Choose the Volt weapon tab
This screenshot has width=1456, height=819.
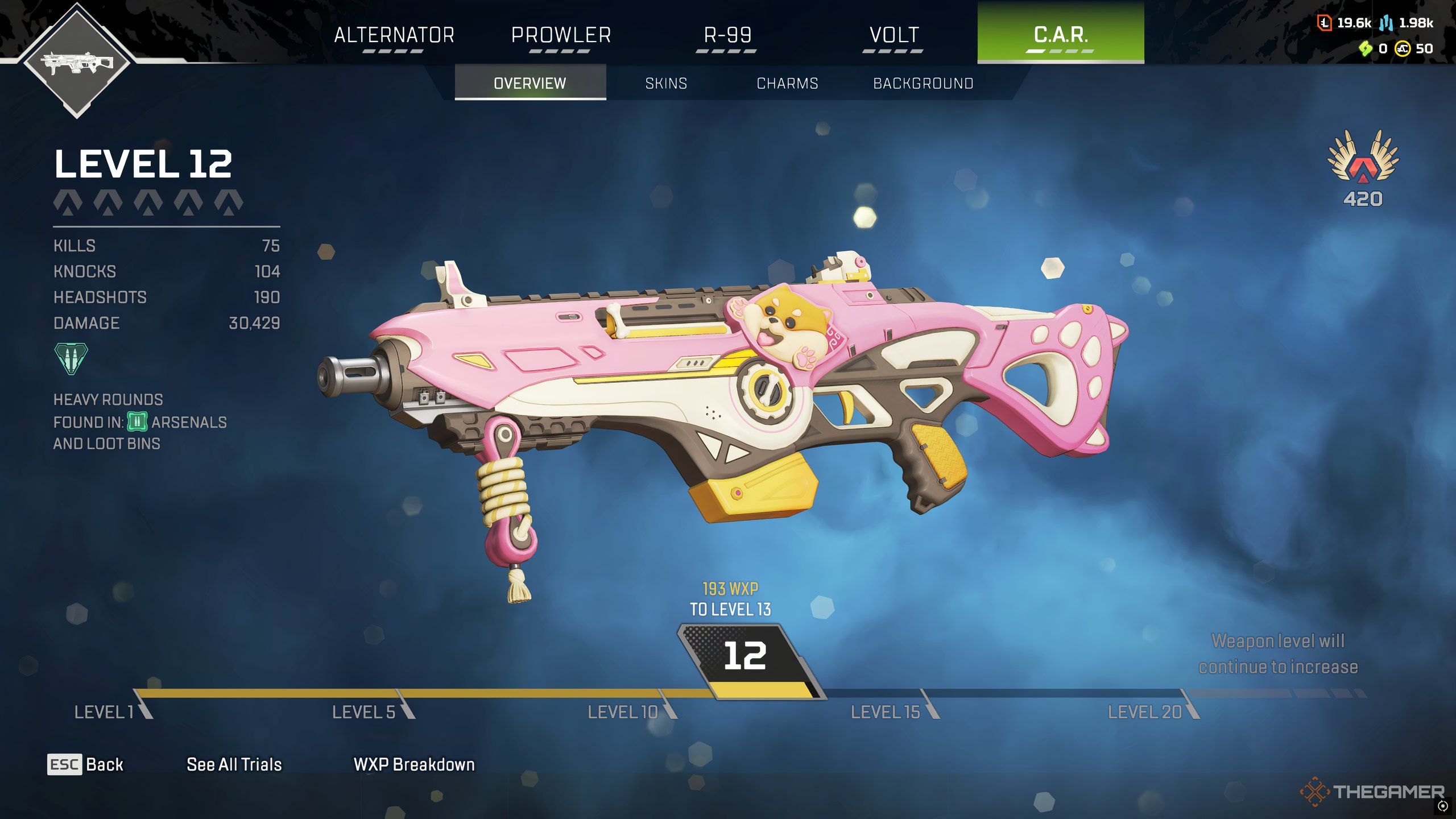coord(894,35)
